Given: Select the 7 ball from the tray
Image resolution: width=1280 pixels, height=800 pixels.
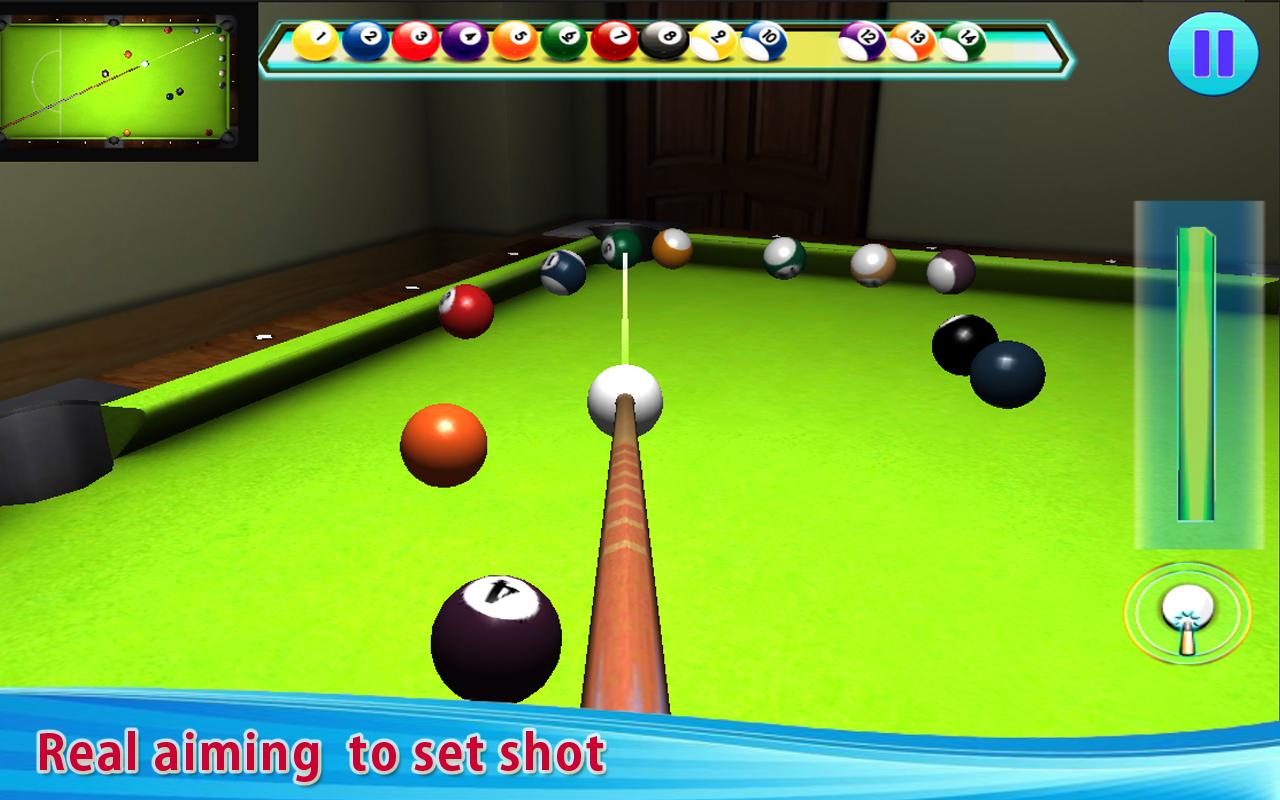Looking at the screenshot, I should tap(615, 42).
